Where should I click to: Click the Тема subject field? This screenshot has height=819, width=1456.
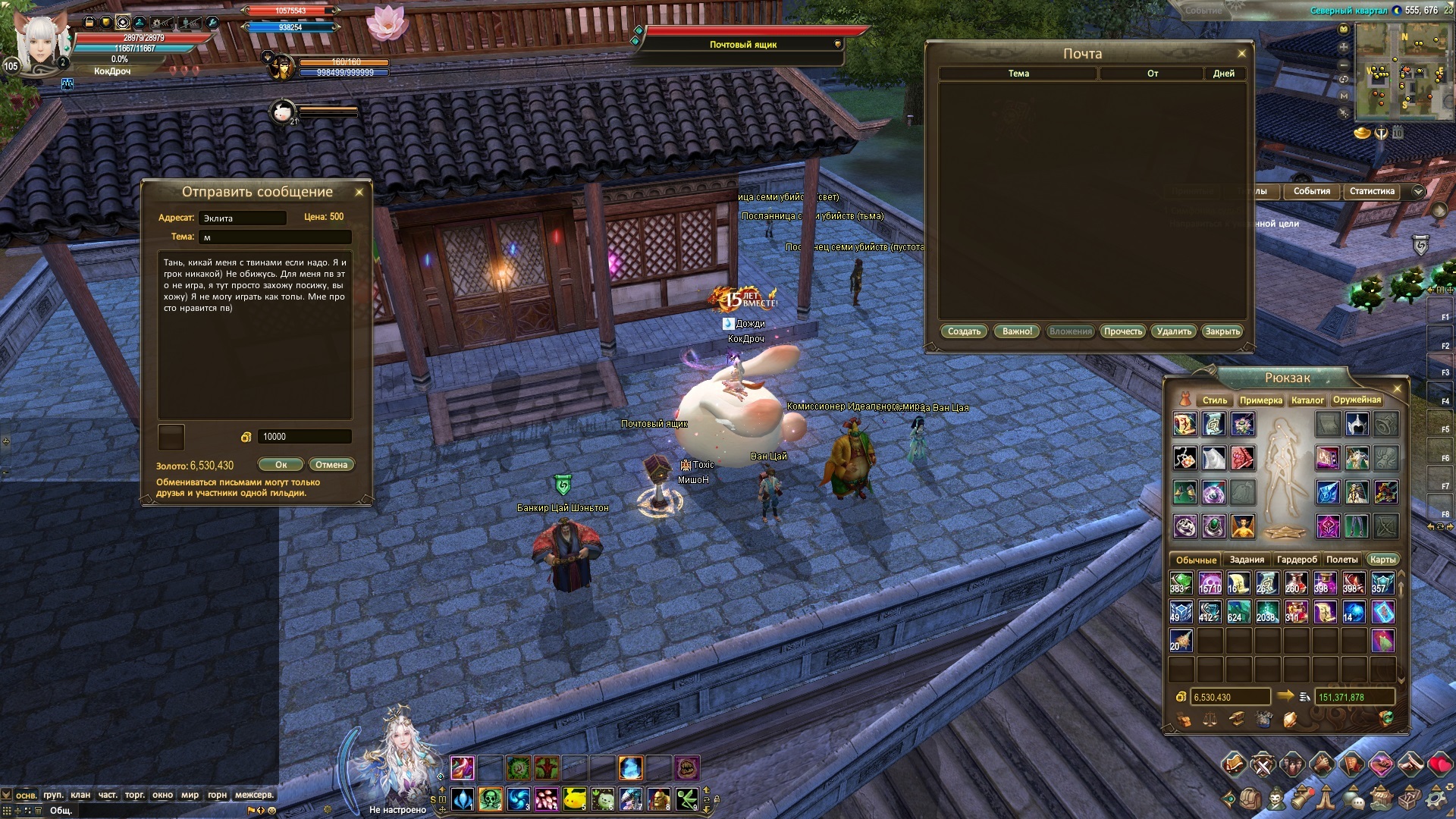(275, 237)
